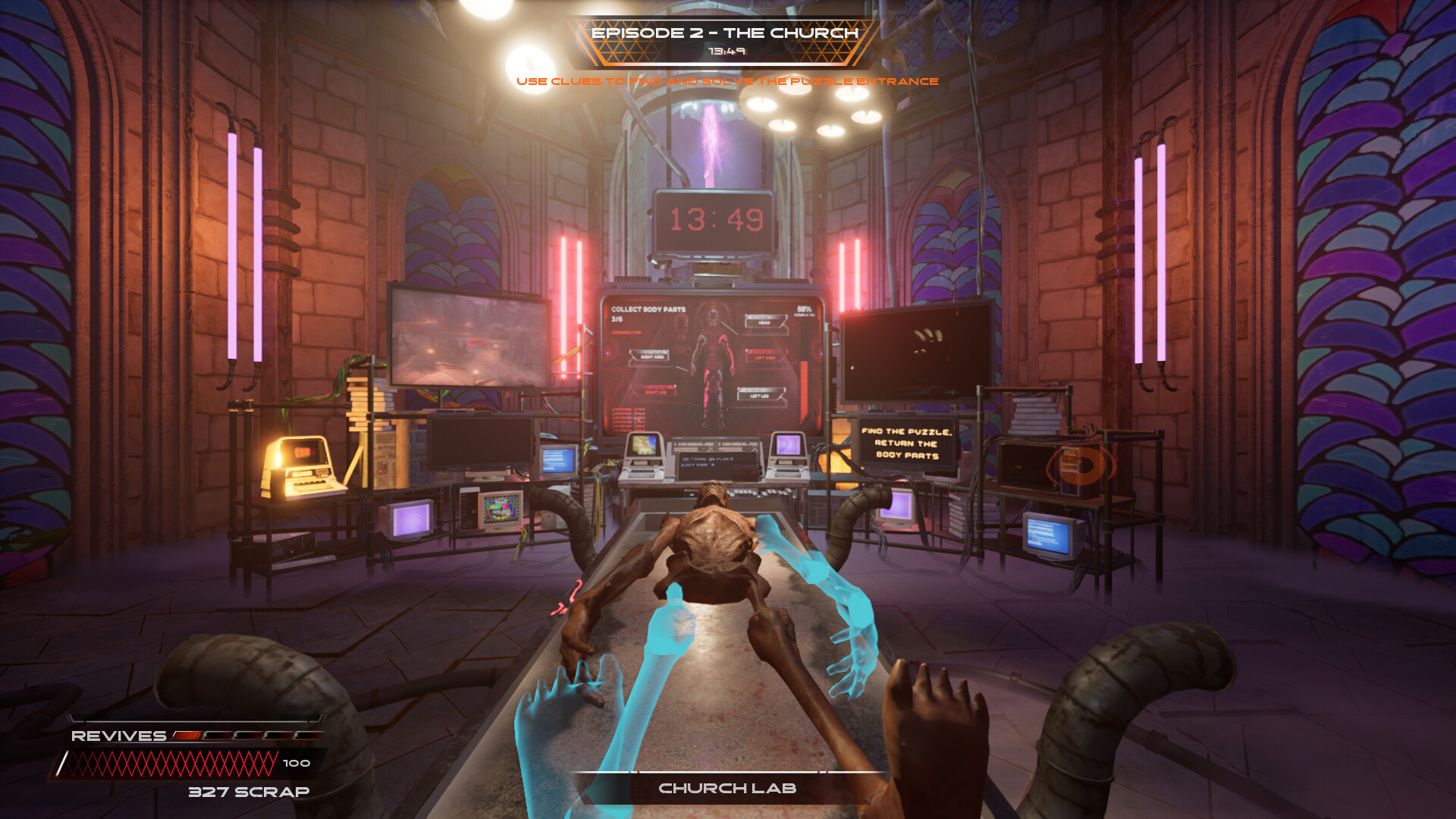Click the 13:49 digital countdown clock
1456x819 pixels.
pos(716,221)
